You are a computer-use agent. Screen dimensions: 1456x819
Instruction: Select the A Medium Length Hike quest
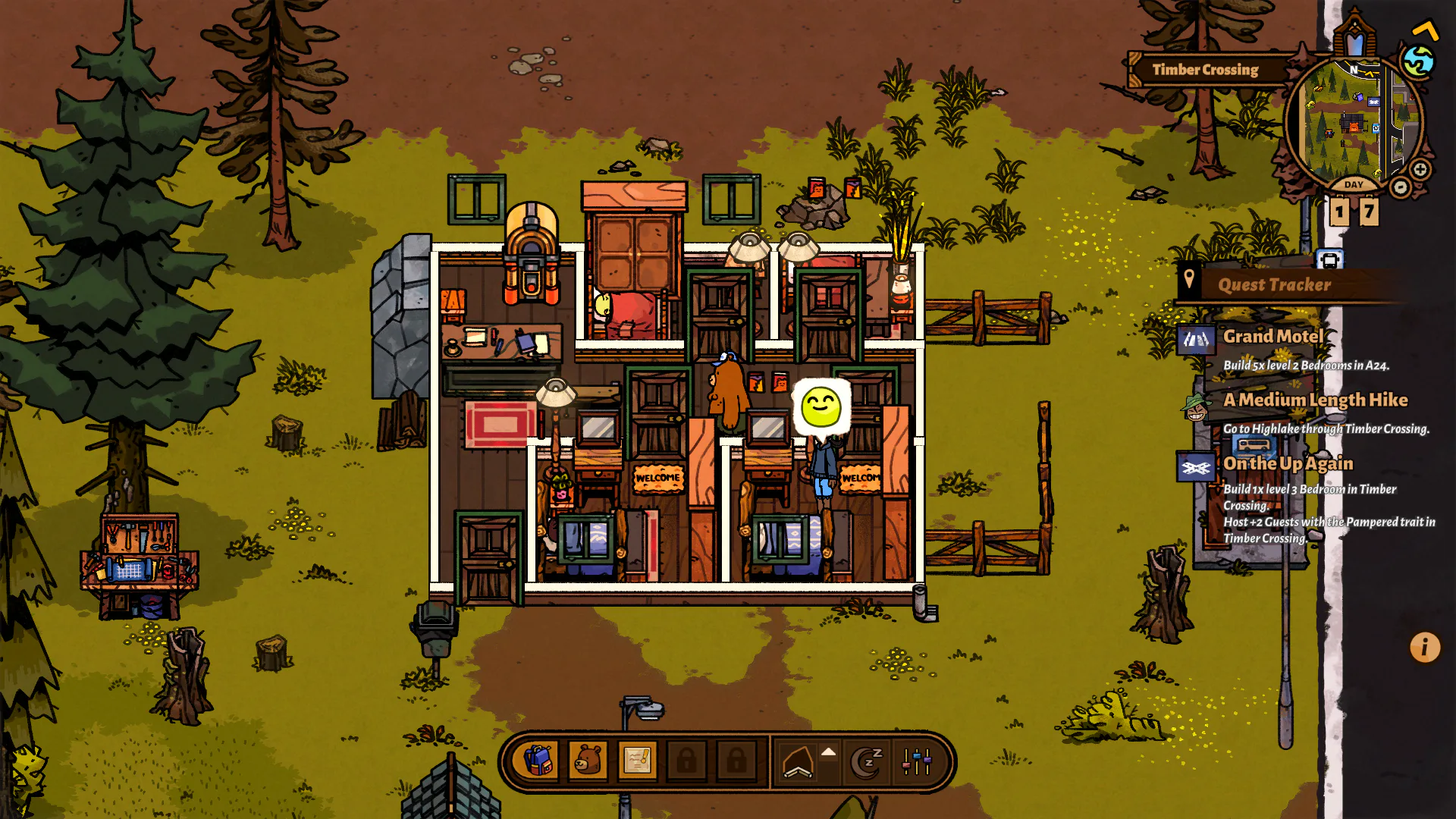coord(1315,400)
